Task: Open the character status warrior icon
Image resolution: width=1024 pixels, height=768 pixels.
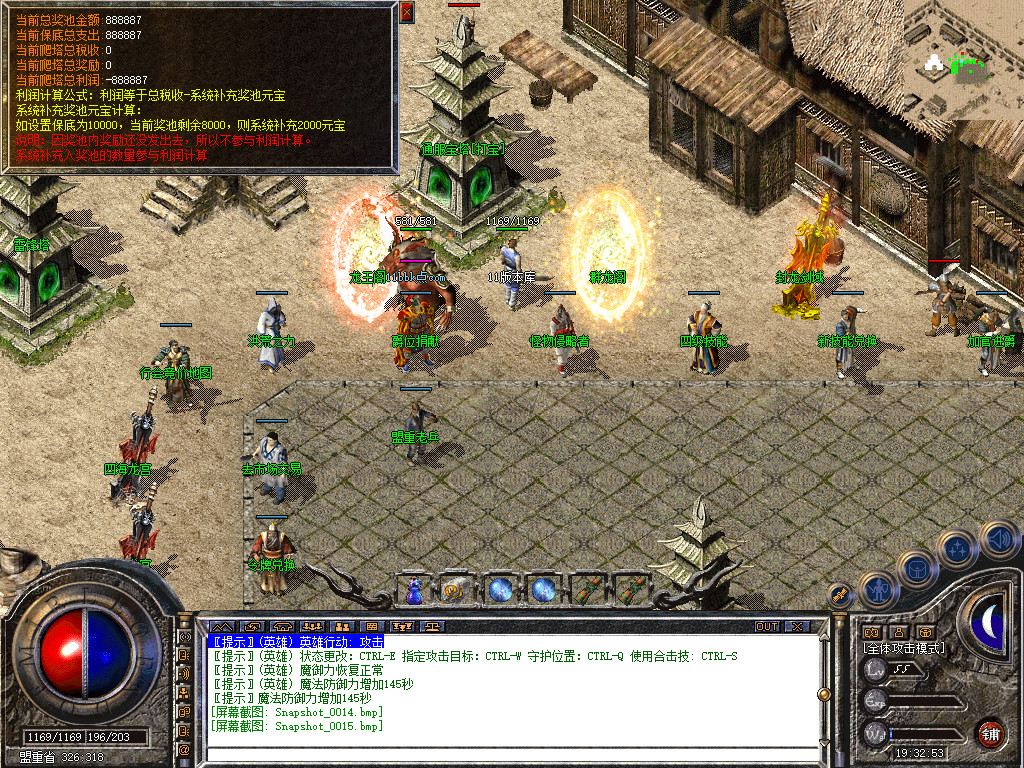Action: point(876,588)
